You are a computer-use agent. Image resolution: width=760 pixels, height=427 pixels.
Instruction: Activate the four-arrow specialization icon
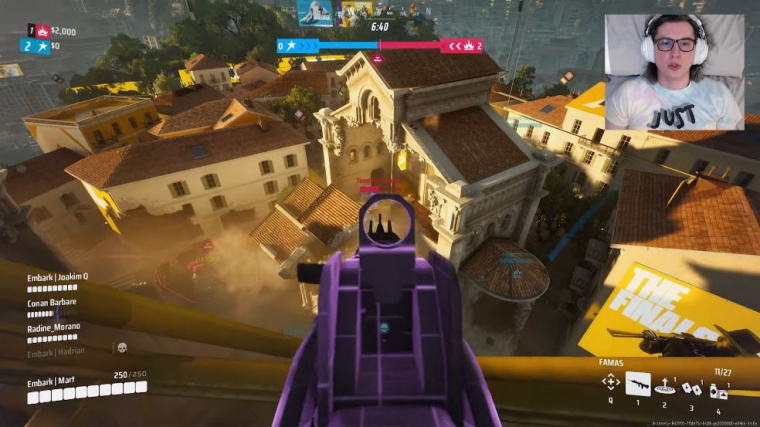pos(610,382)
